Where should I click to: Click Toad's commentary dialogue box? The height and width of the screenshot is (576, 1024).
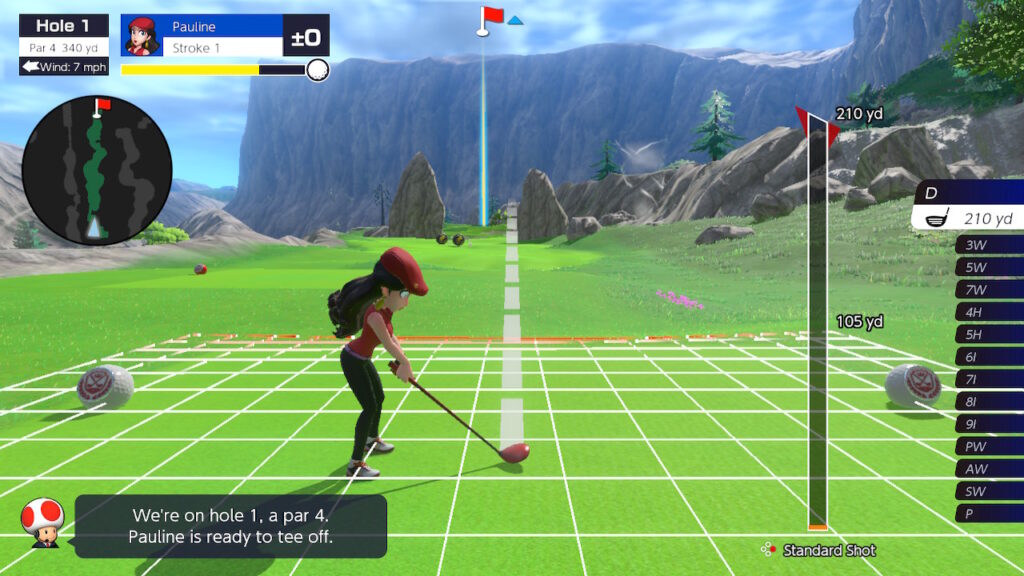pyautogui.click(x=230, y=526)
